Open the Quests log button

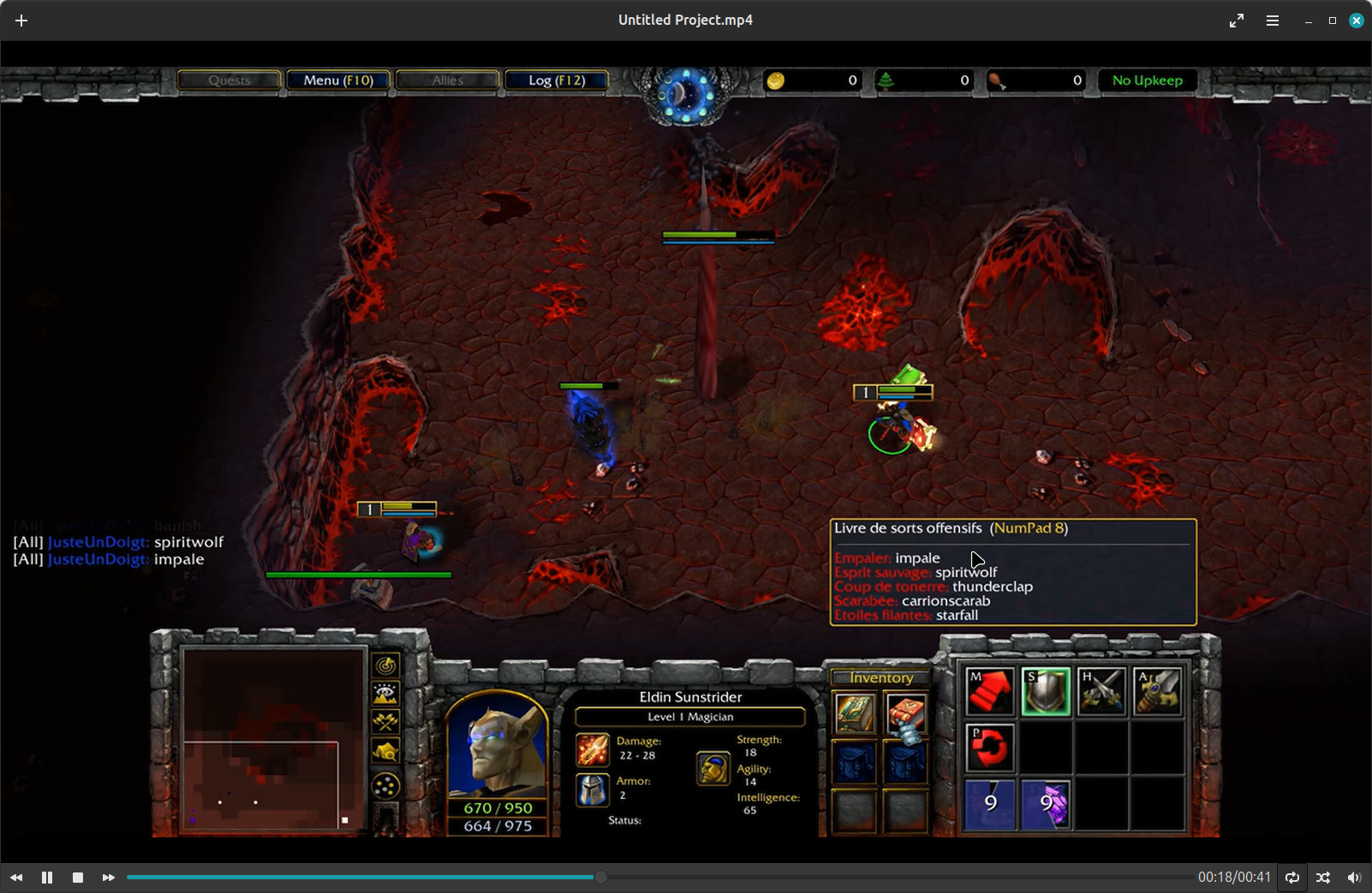[230, 80]
